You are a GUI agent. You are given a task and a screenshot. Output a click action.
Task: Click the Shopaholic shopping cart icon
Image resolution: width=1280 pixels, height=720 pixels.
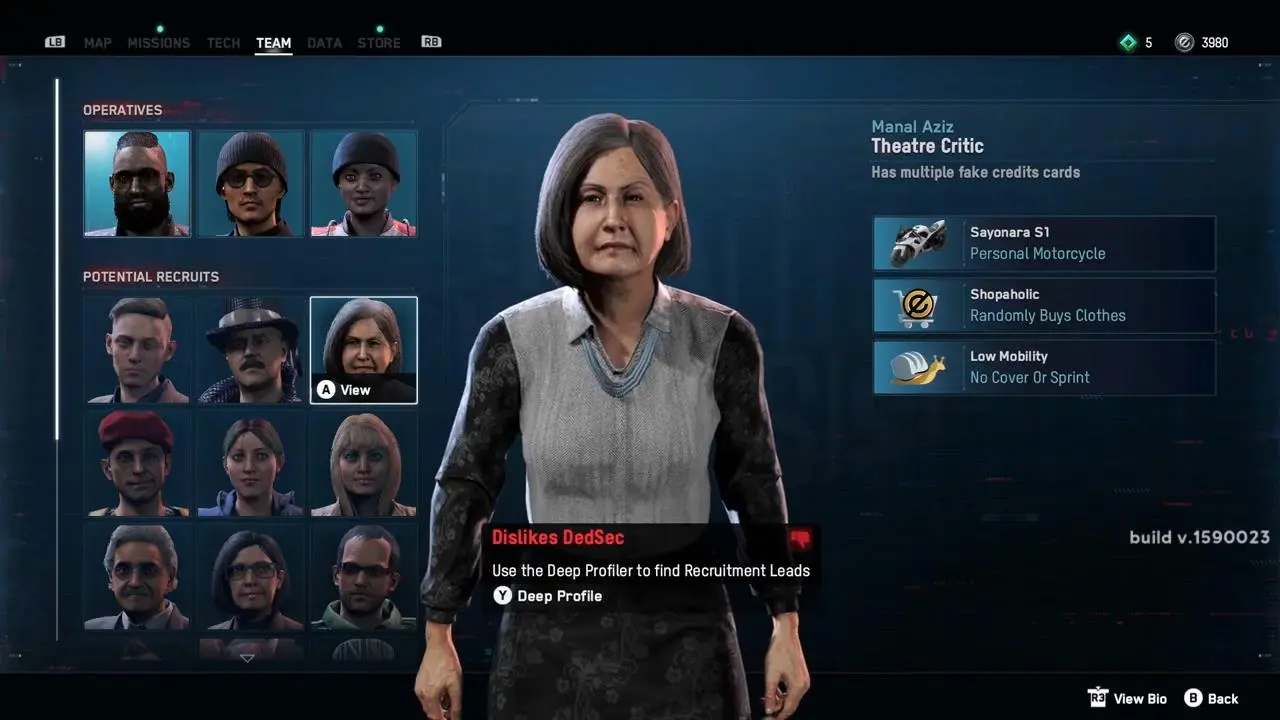(x=917, y=305)
